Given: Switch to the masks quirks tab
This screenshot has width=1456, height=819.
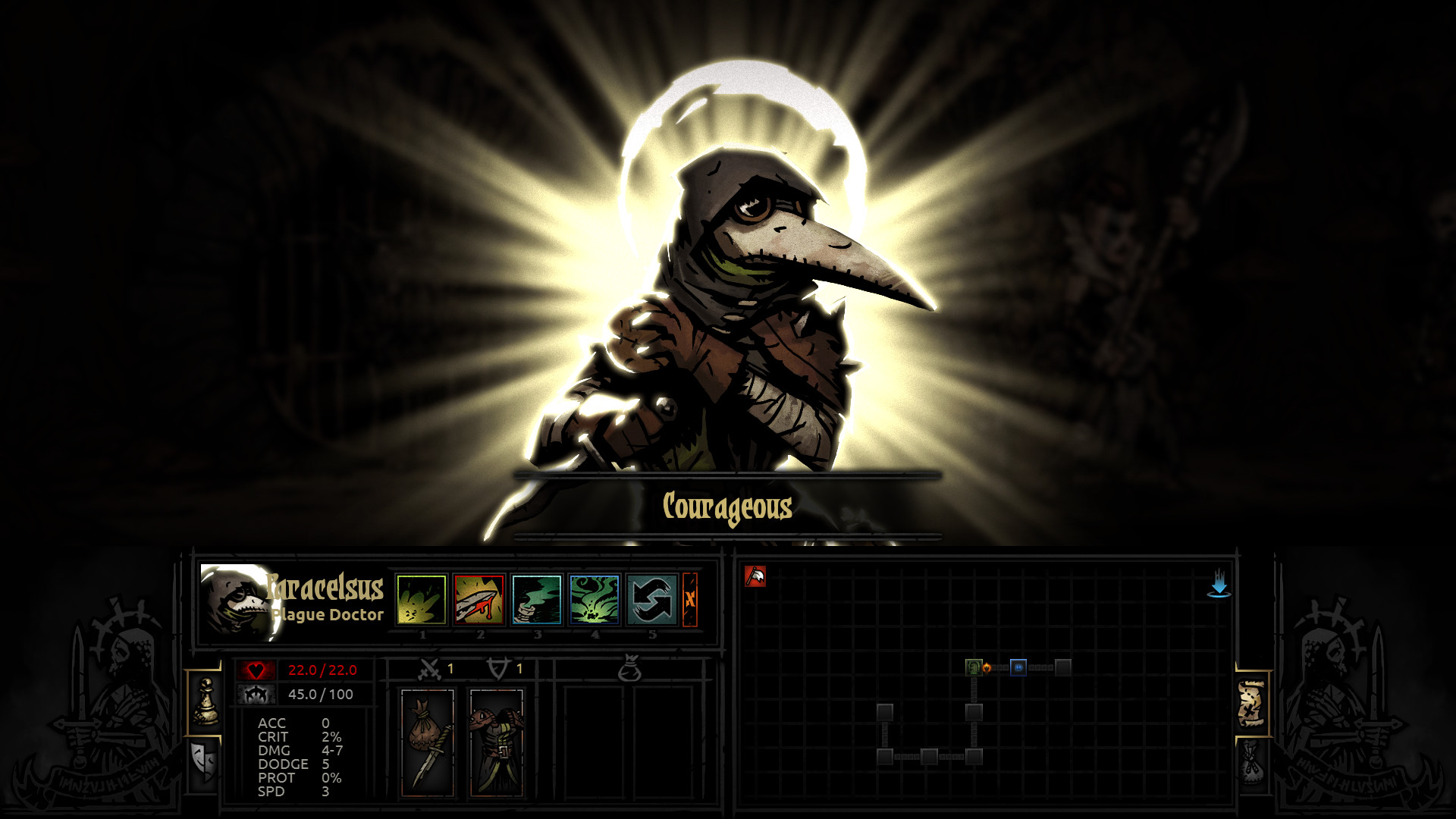Looking at the screenshot, I should point(203,760).
